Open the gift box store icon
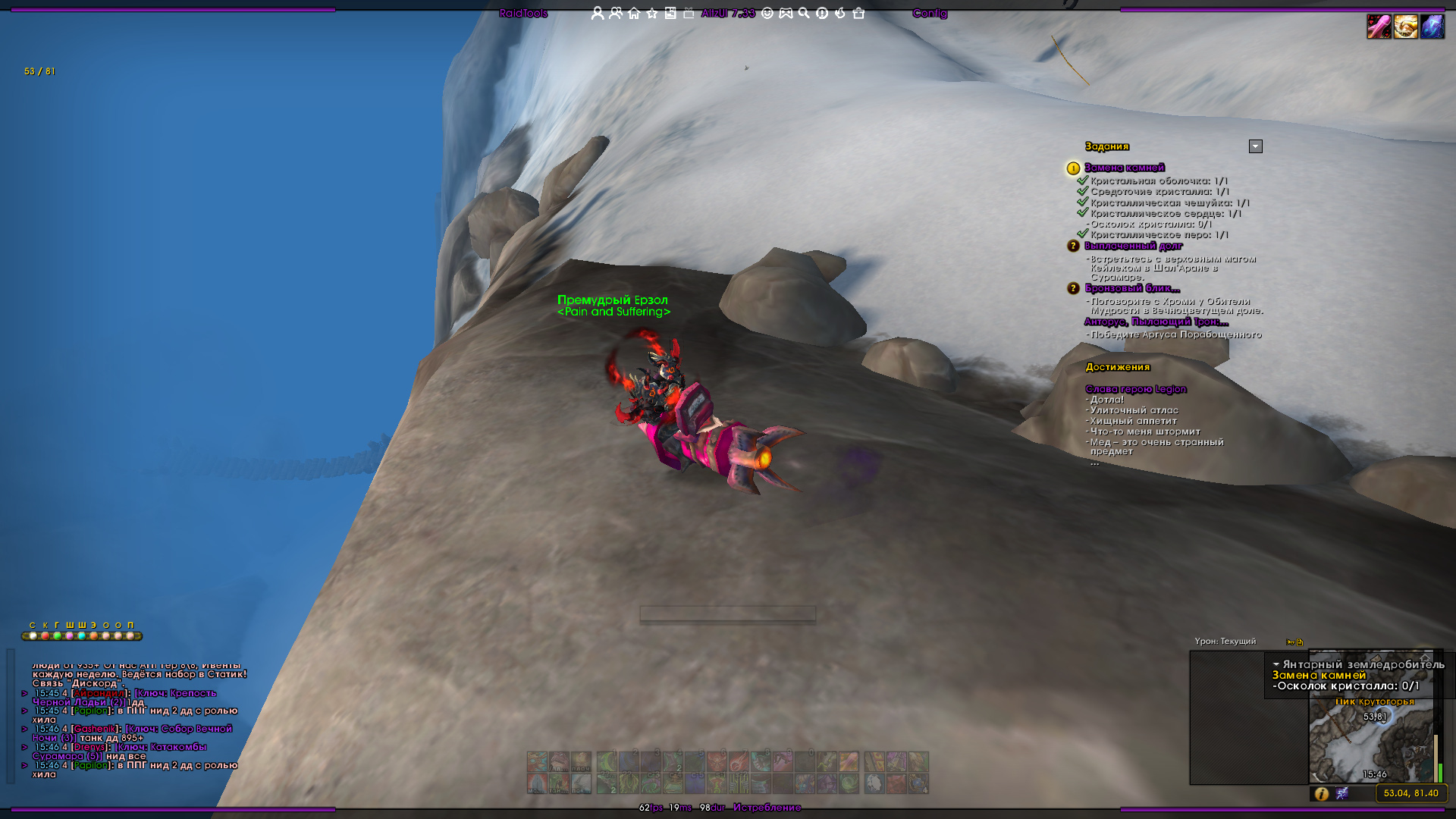1456x819 pixels. point(858,13)
